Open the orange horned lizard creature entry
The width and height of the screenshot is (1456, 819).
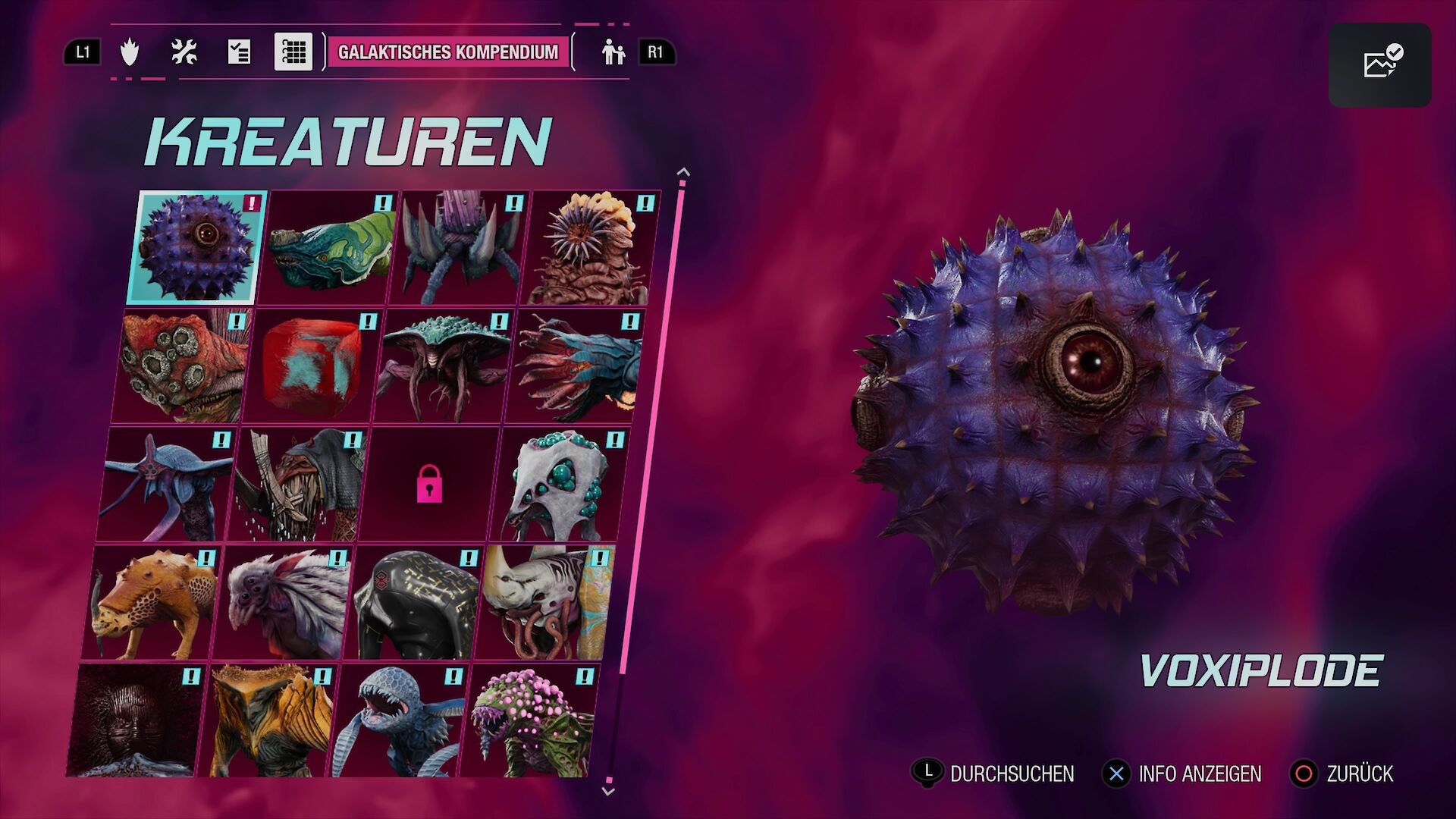click(152, 602)
